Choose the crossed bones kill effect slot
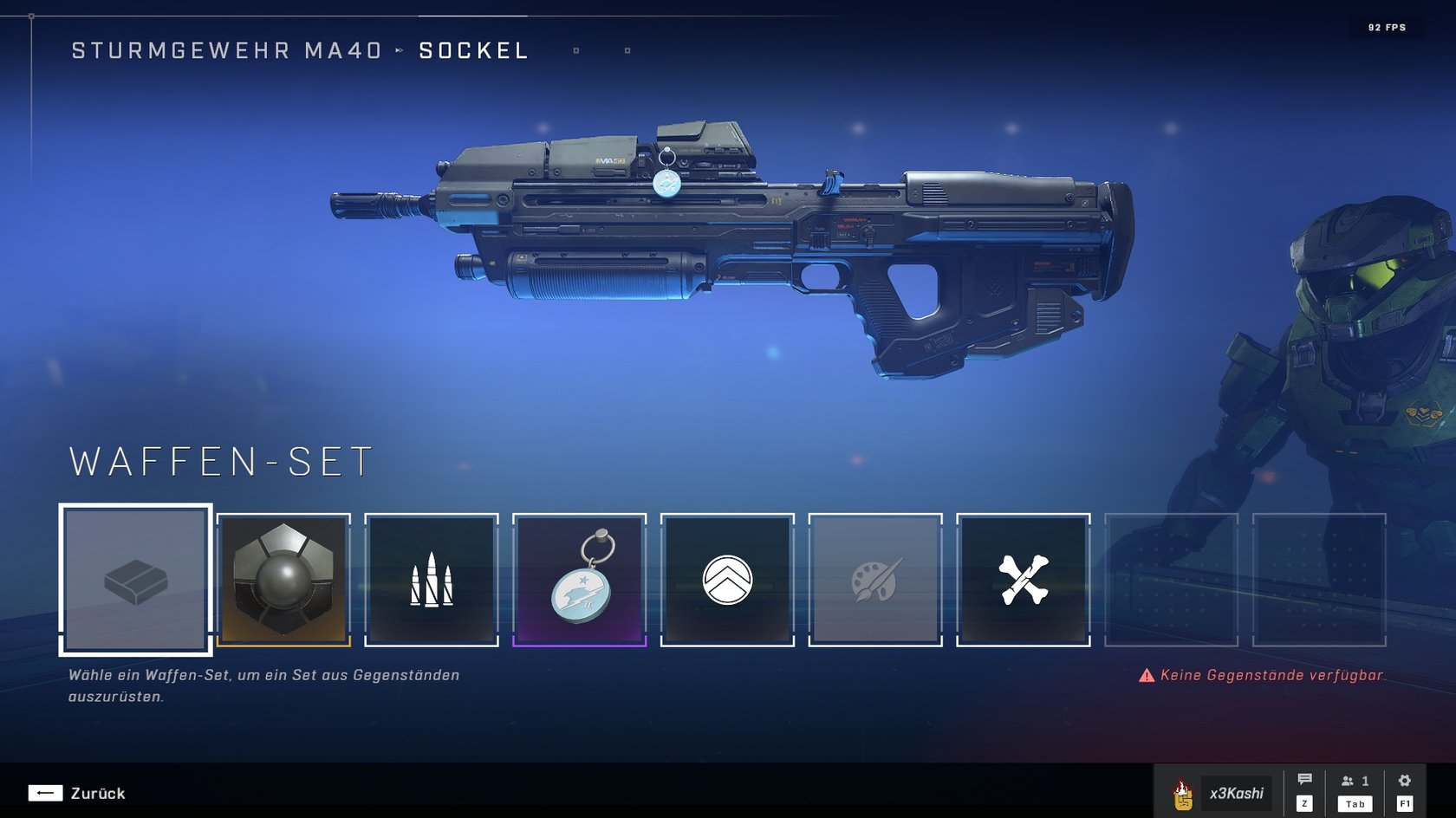Screen dimensions: 1456x818 point(1024,579)
